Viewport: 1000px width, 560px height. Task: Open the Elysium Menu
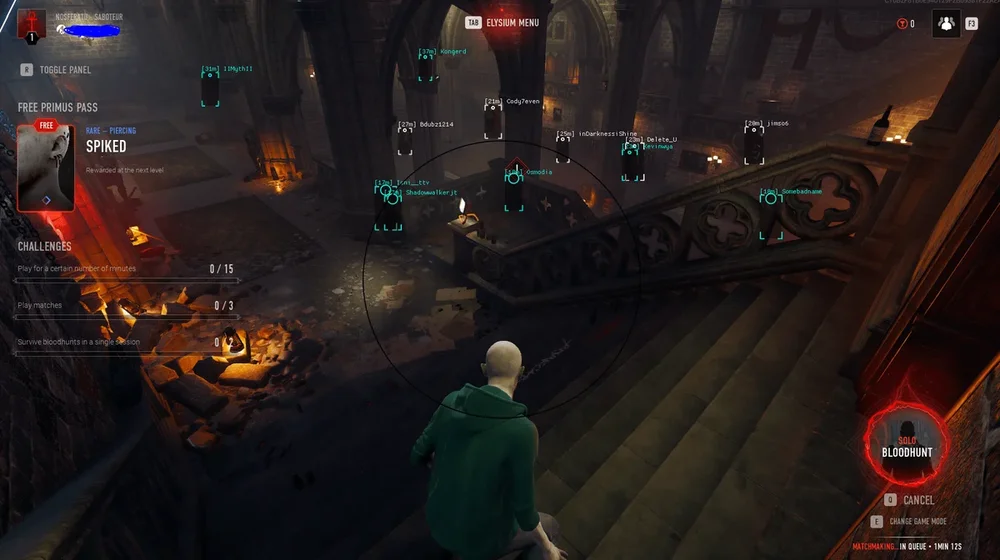(512, 22)
